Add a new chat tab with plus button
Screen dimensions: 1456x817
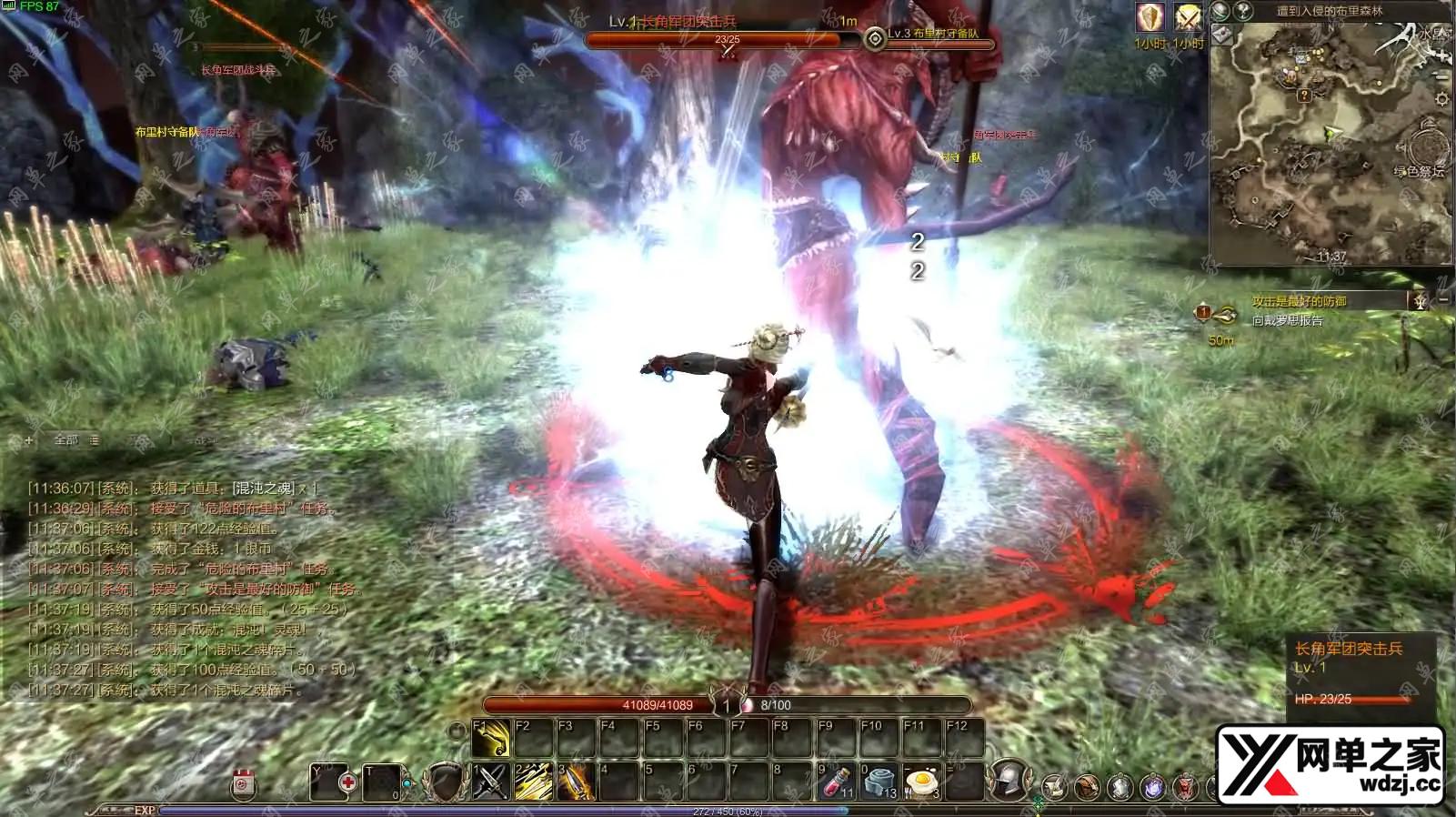(x=28, y=440)
